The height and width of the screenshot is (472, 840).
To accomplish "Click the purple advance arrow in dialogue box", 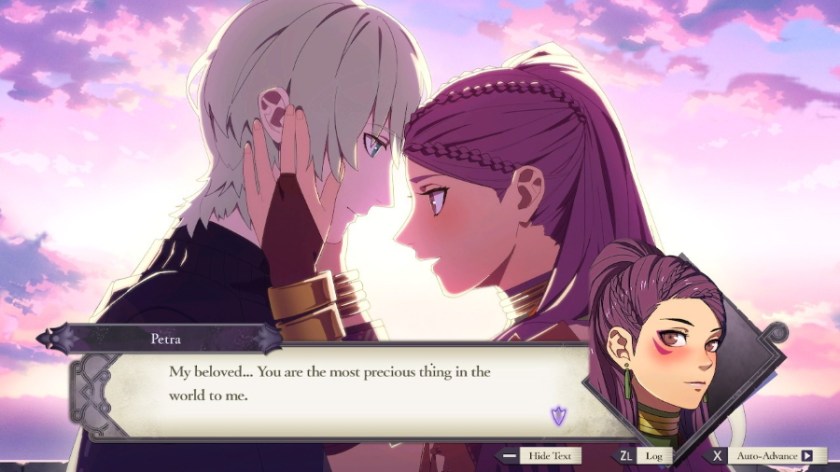I will [x=558, y=414].
